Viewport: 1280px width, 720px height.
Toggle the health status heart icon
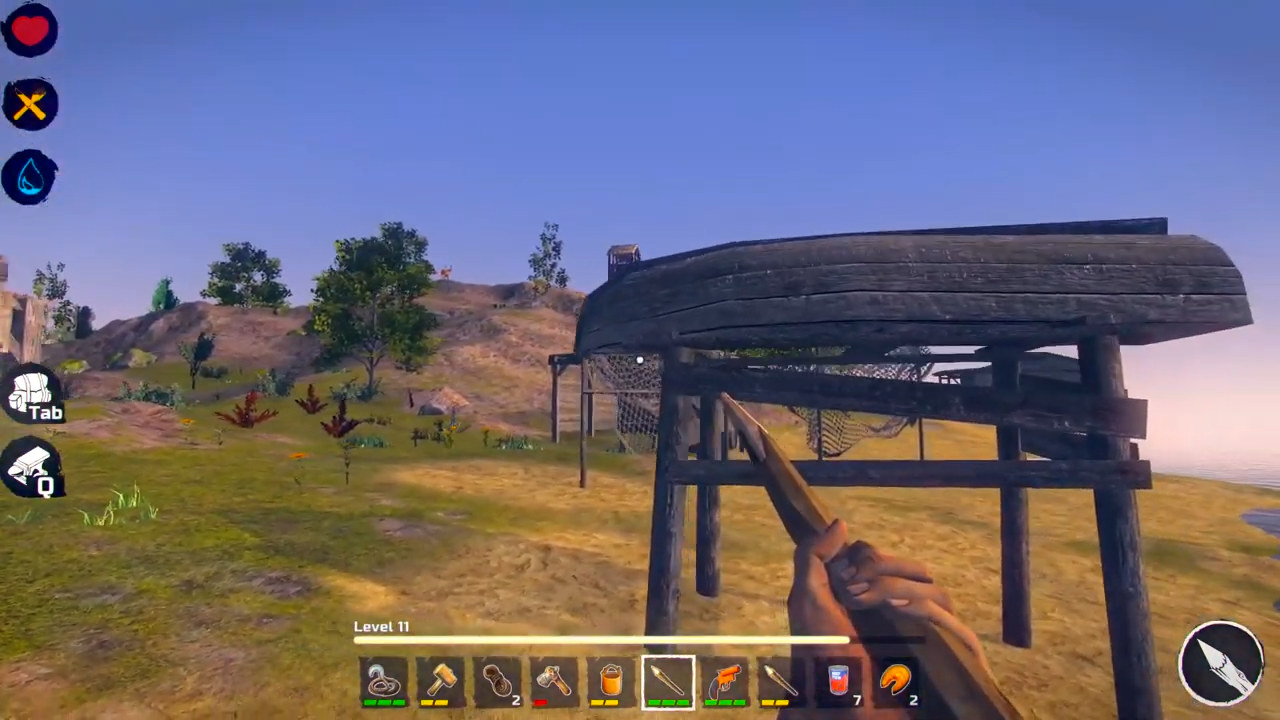(x=30, y=30)
